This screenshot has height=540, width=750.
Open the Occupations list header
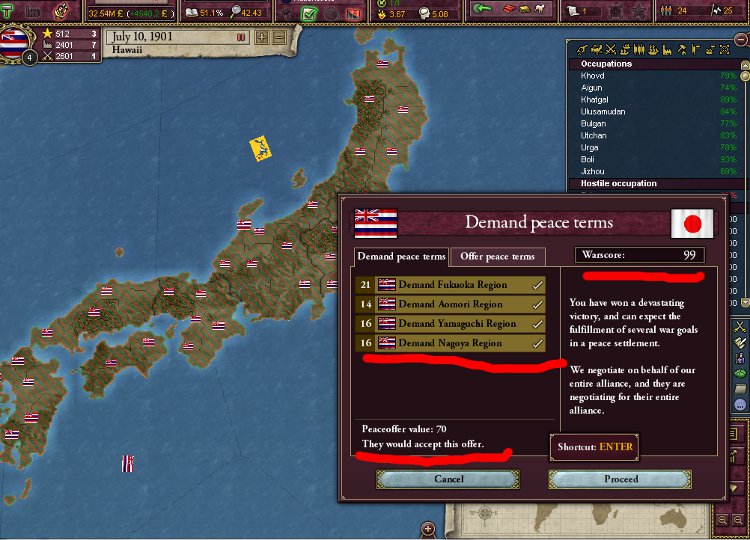pyautogui.click(x=607, y=64)
